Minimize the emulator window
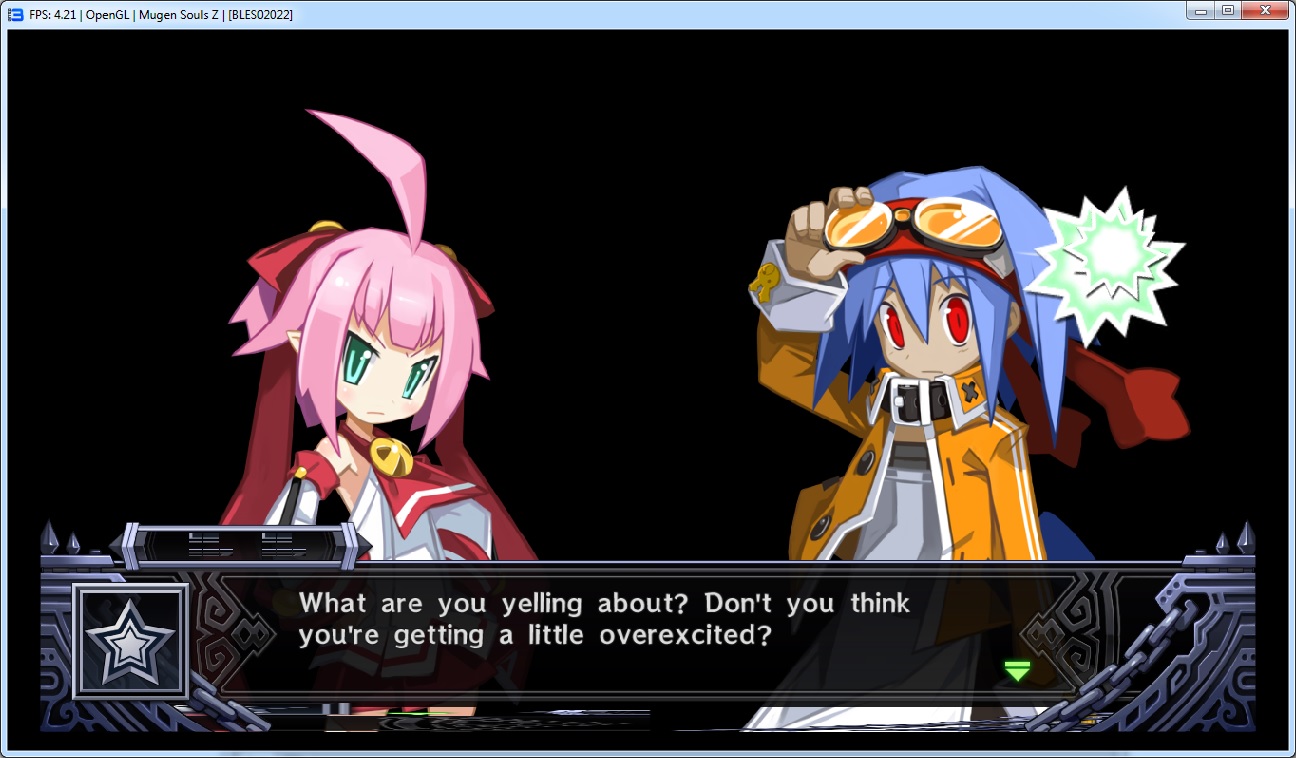The height and width of the screenshot is (758, 1296). coord(1200,11)
